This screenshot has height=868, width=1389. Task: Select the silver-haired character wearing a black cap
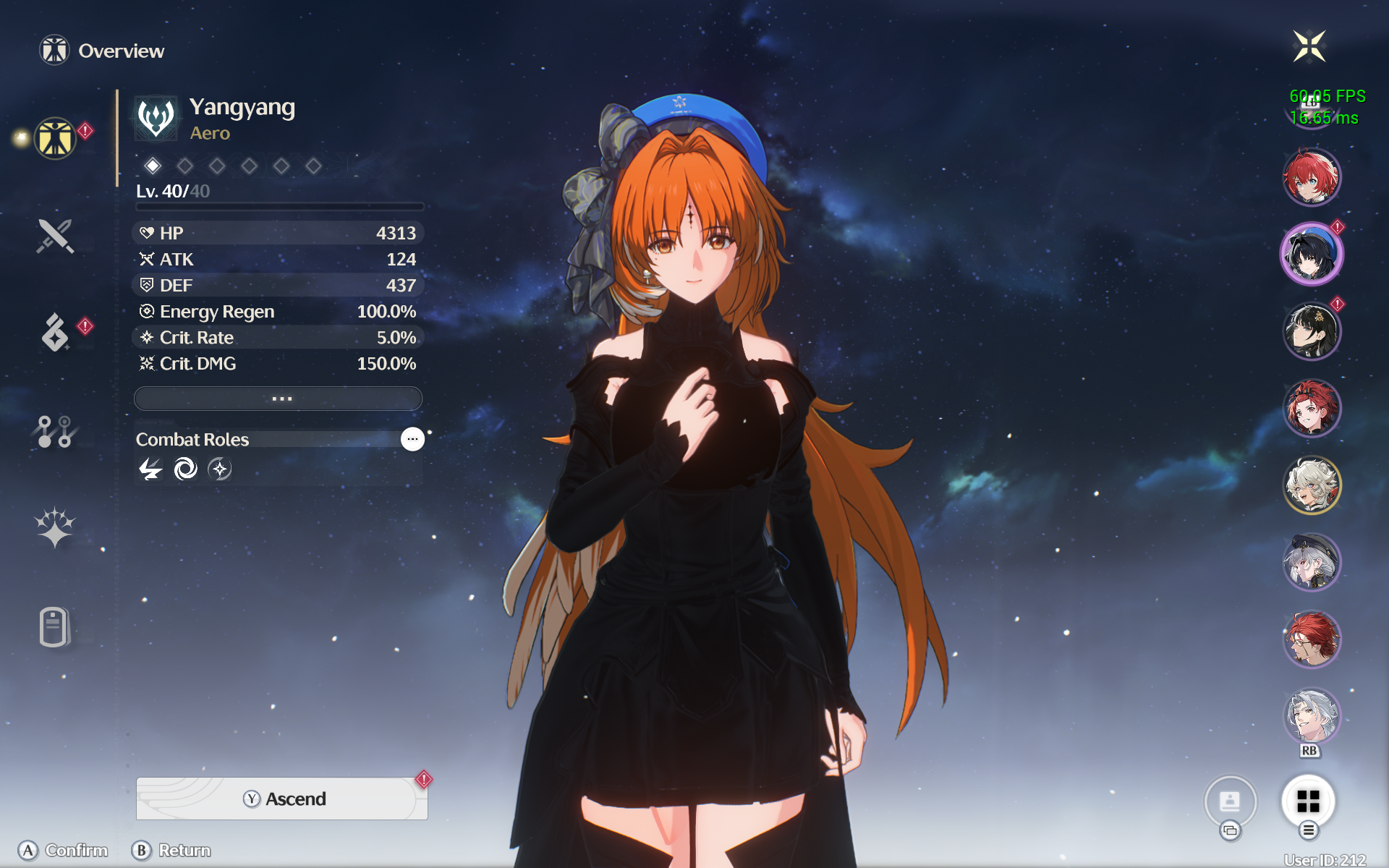1312,562
